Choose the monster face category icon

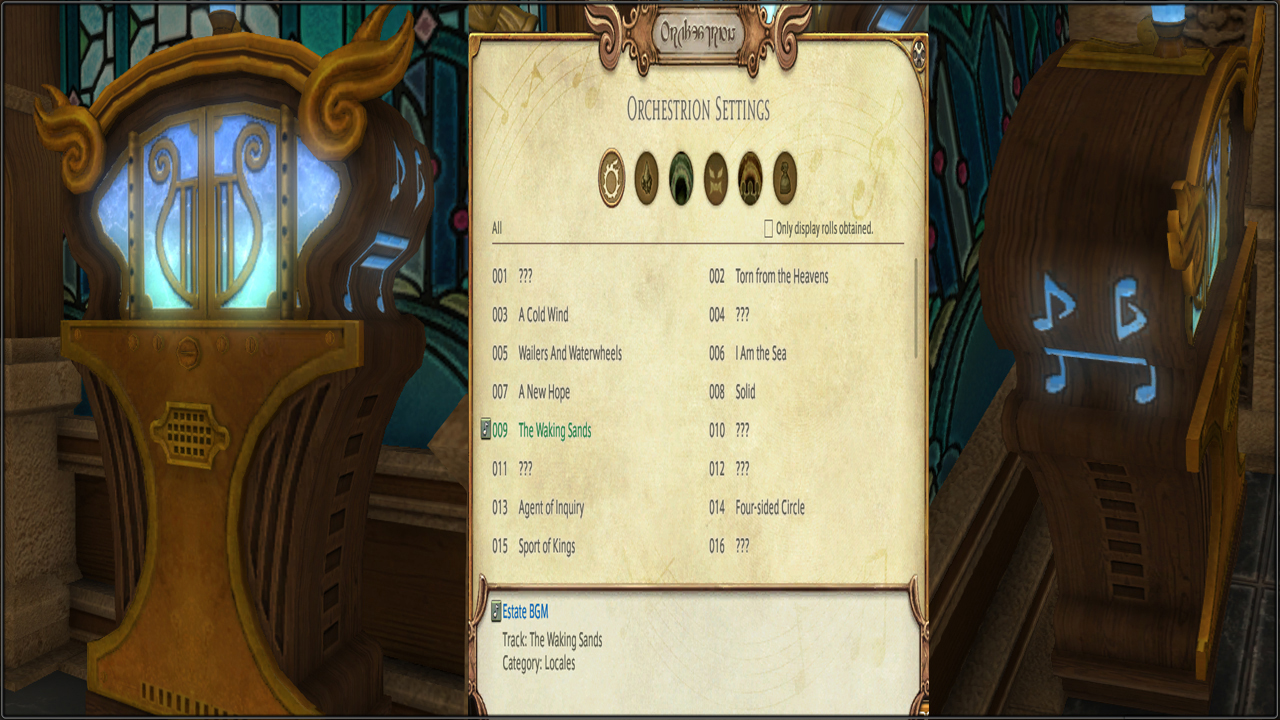tap(715, 178)
